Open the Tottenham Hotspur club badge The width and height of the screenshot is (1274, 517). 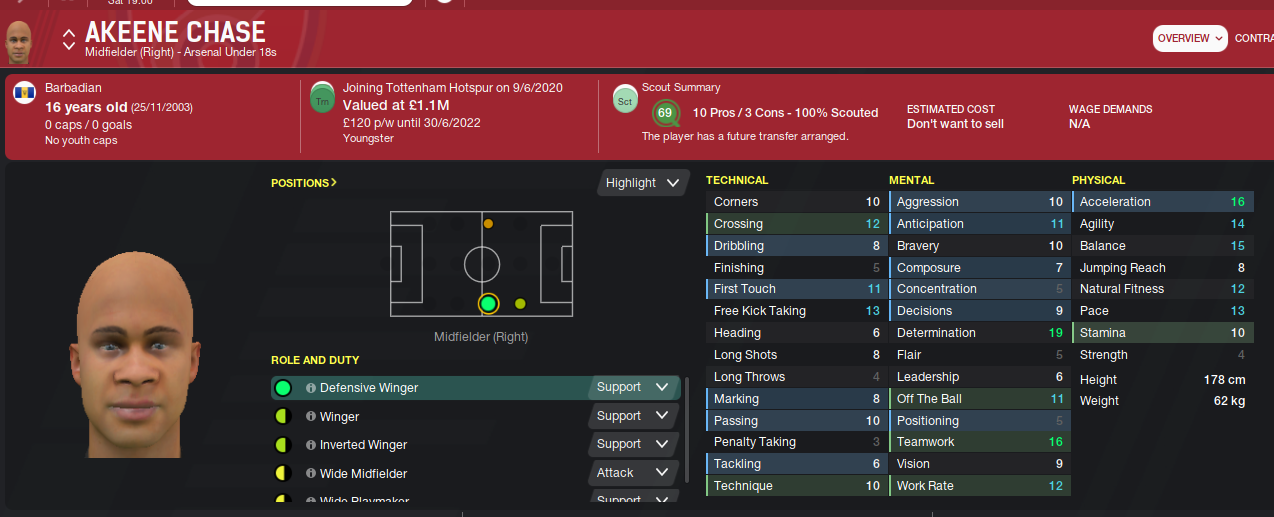tap(323, 98)
